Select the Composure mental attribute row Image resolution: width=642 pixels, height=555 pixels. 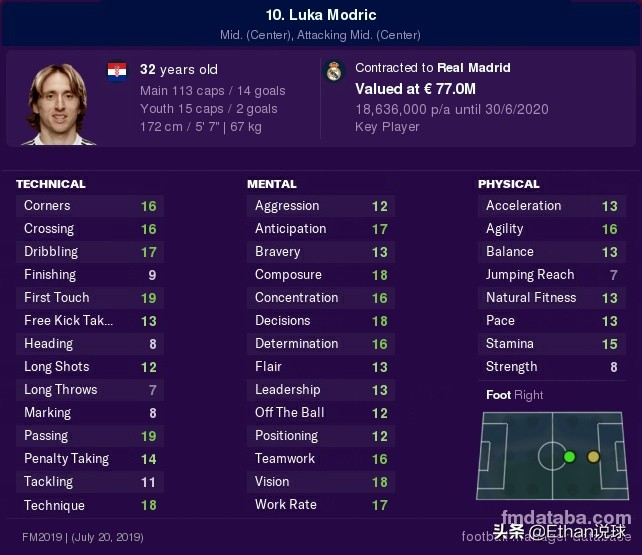[x=320, y=275]
